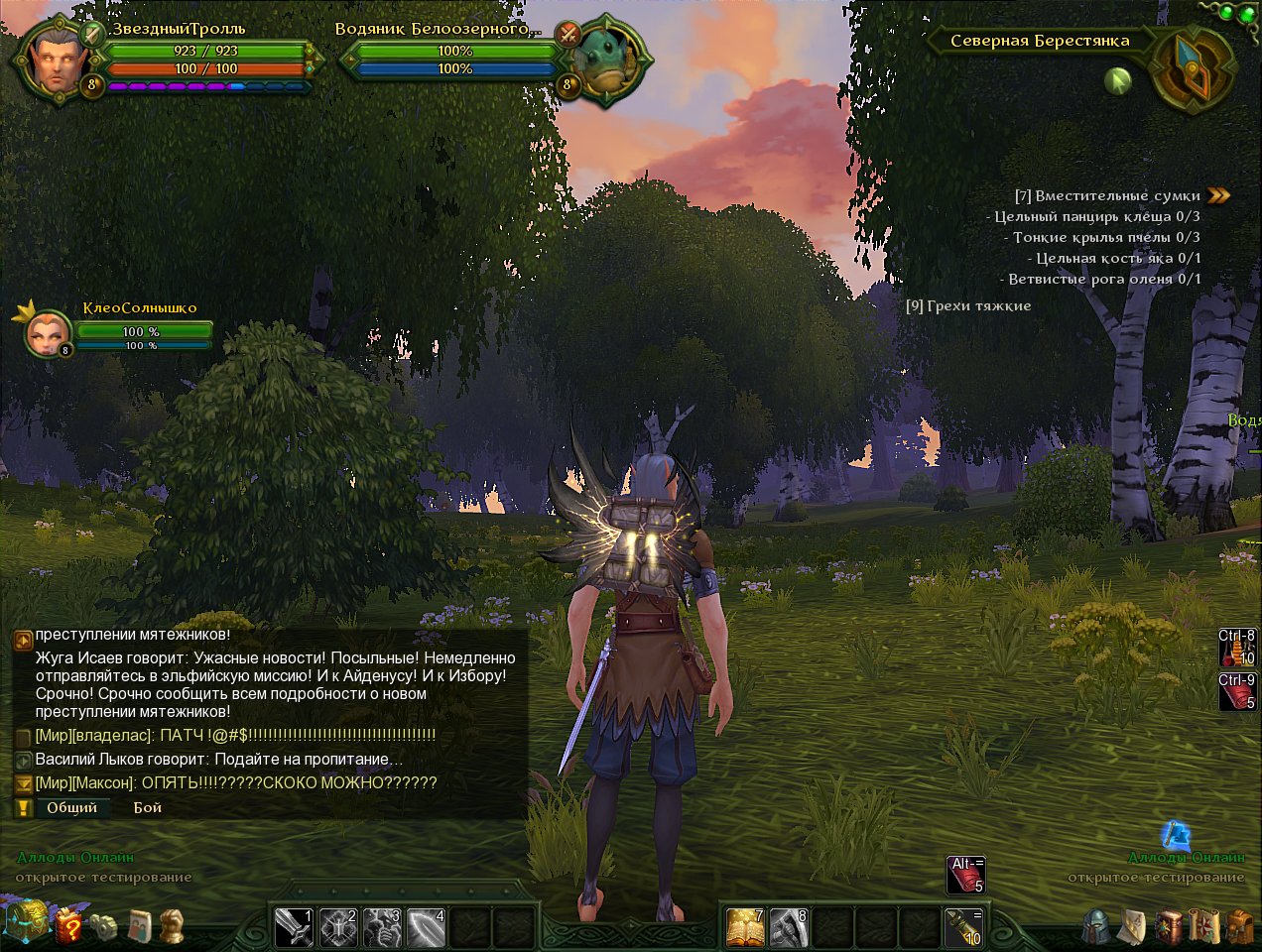The image size is (1262, 952).
Task: Open the helmet character equipment icon
Action: (1095, 926)
